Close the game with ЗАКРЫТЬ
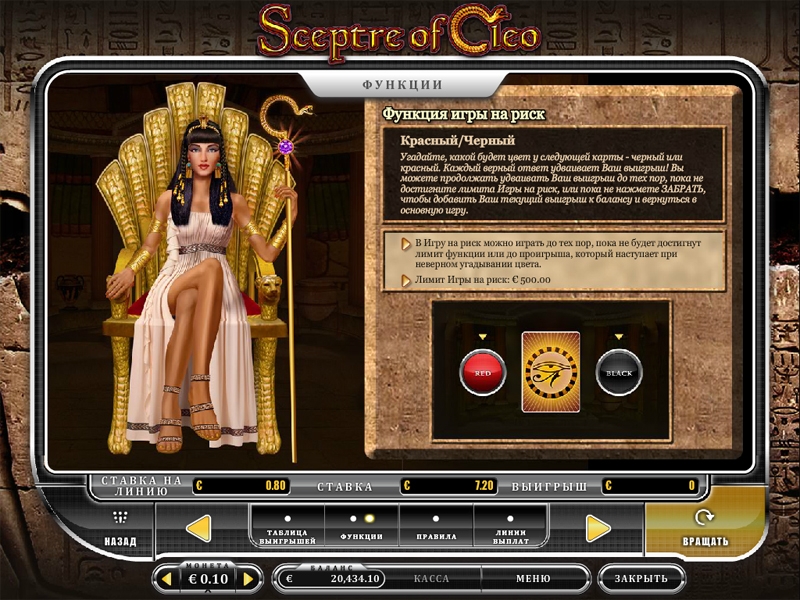Image resolution: width=800 pixels, height=600 pixels. [x=641, y=578]
